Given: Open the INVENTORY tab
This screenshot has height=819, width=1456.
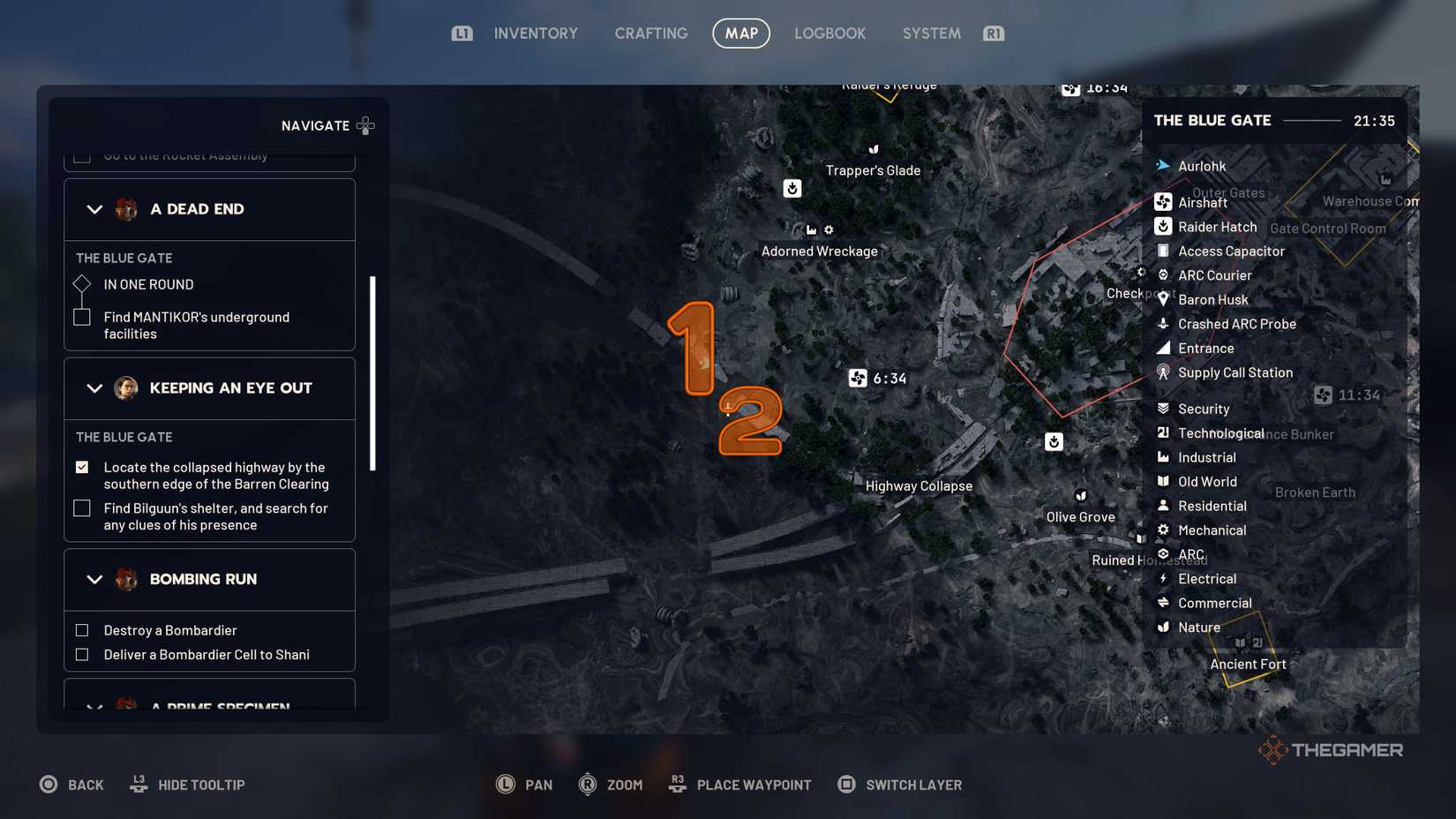Looking at the screenshot, I should pos(535,33).
